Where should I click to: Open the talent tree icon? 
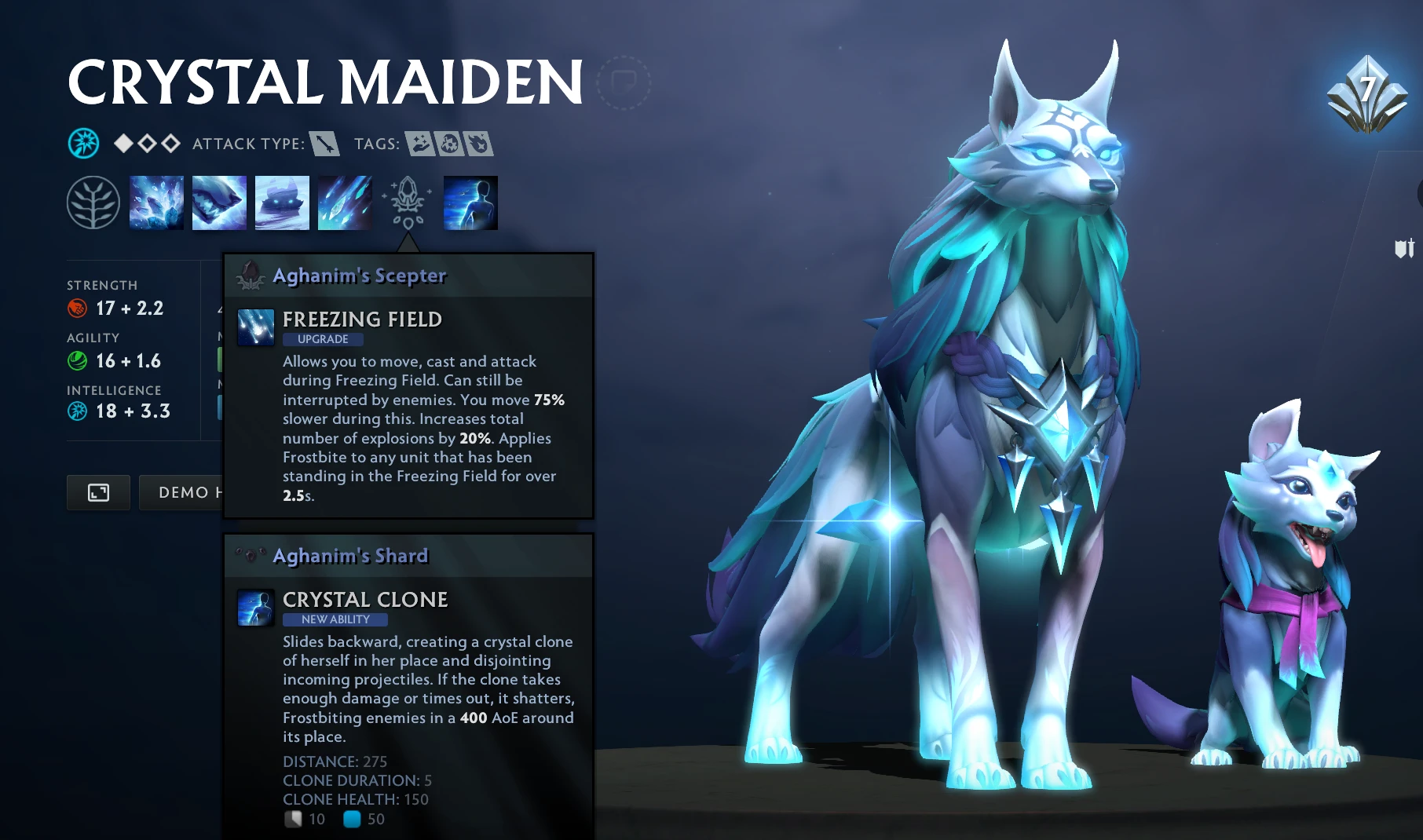(x=93, y=203)
